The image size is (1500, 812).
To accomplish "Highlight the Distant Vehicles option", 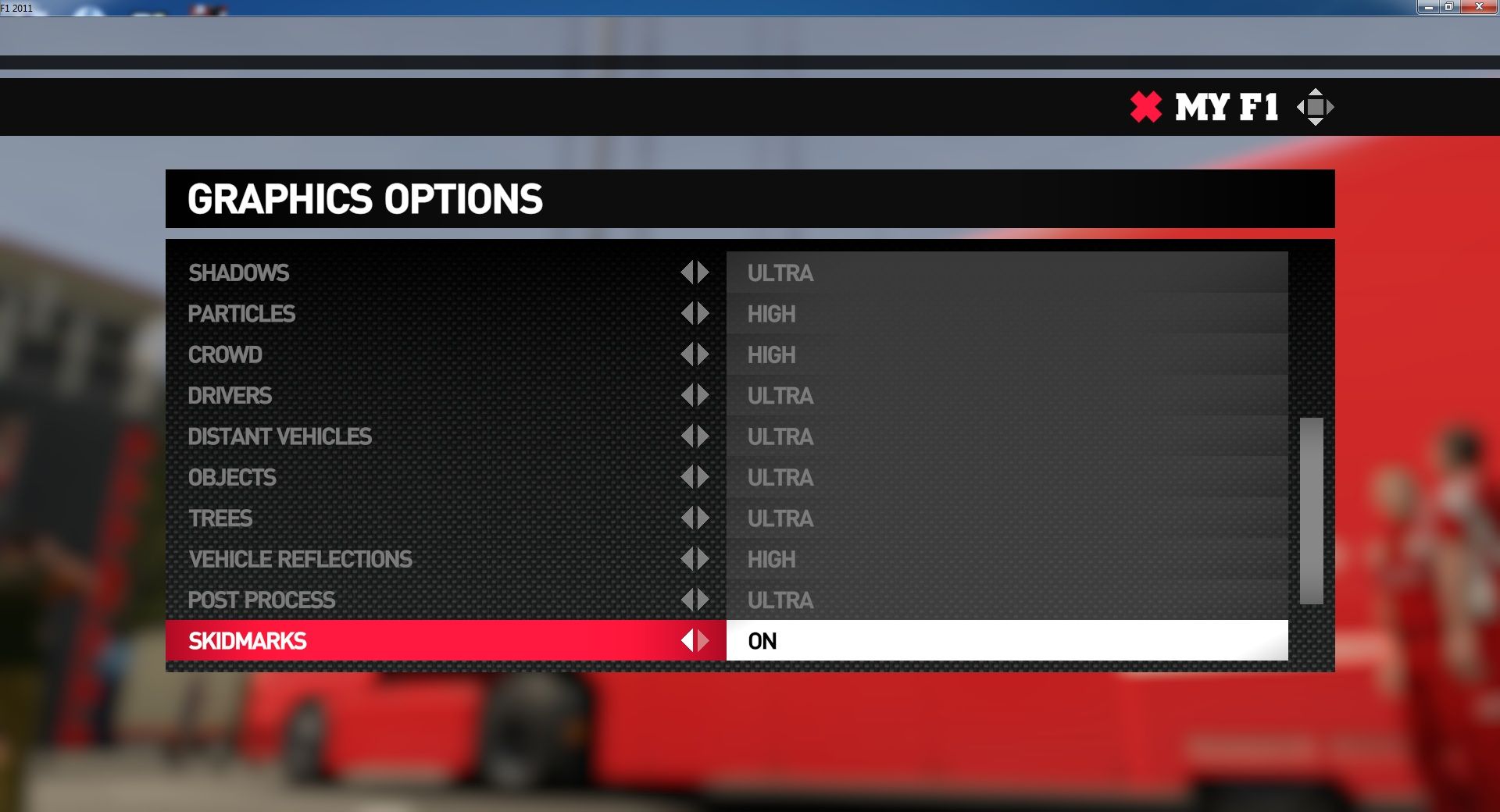I will tap(280, 436).
